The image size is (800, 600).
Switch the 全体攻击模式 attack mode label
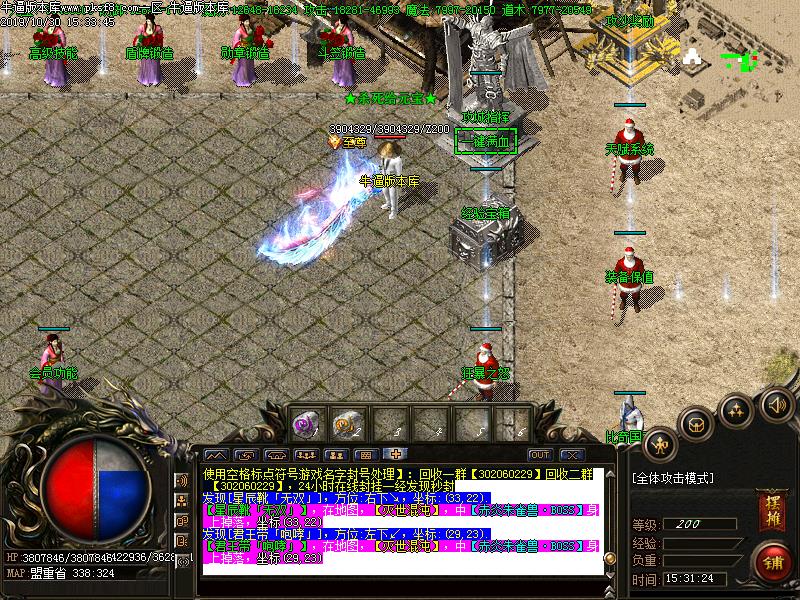pos(673,478)
